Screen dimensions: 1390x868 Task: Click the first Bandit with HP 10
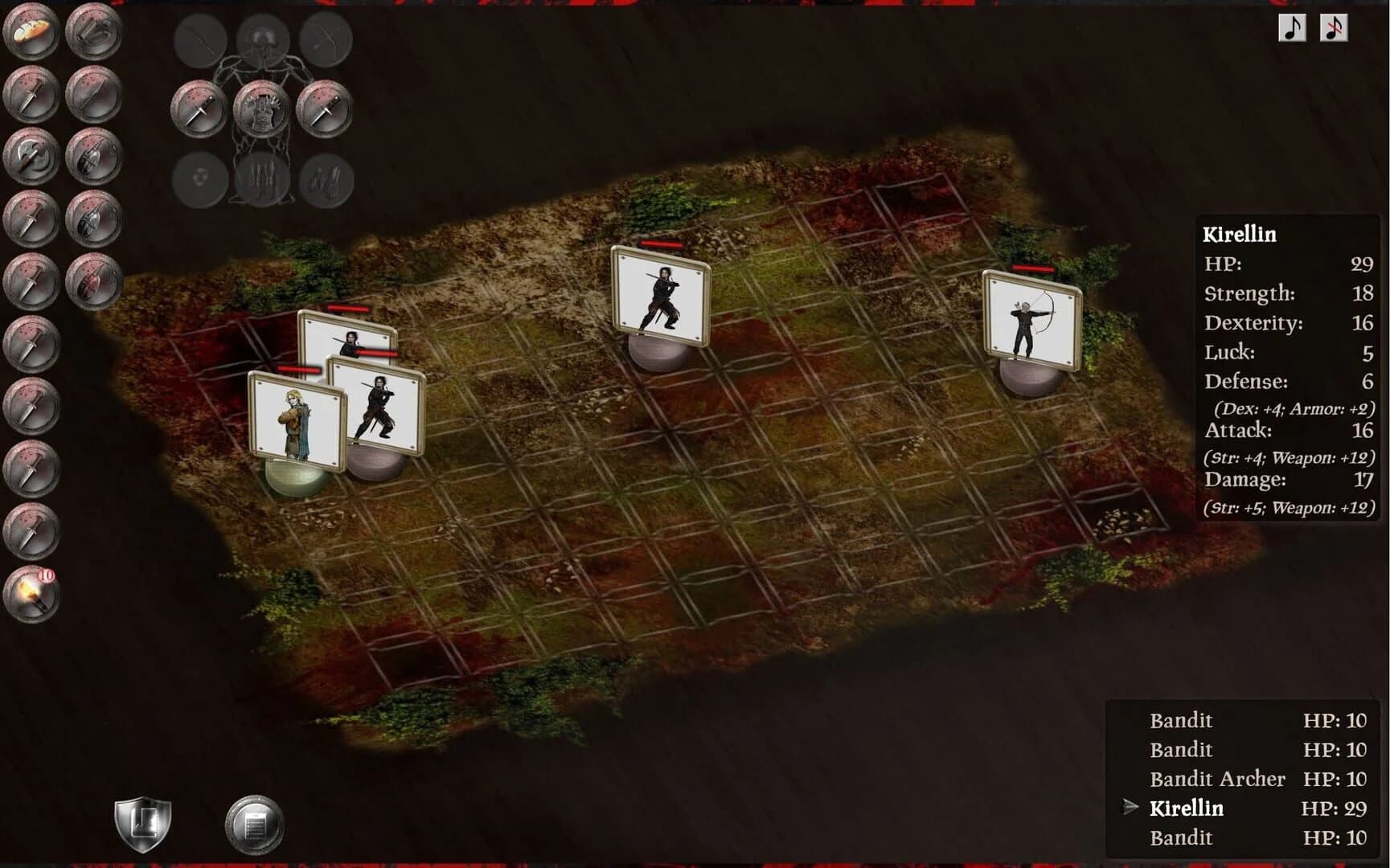click(1182, 721)
